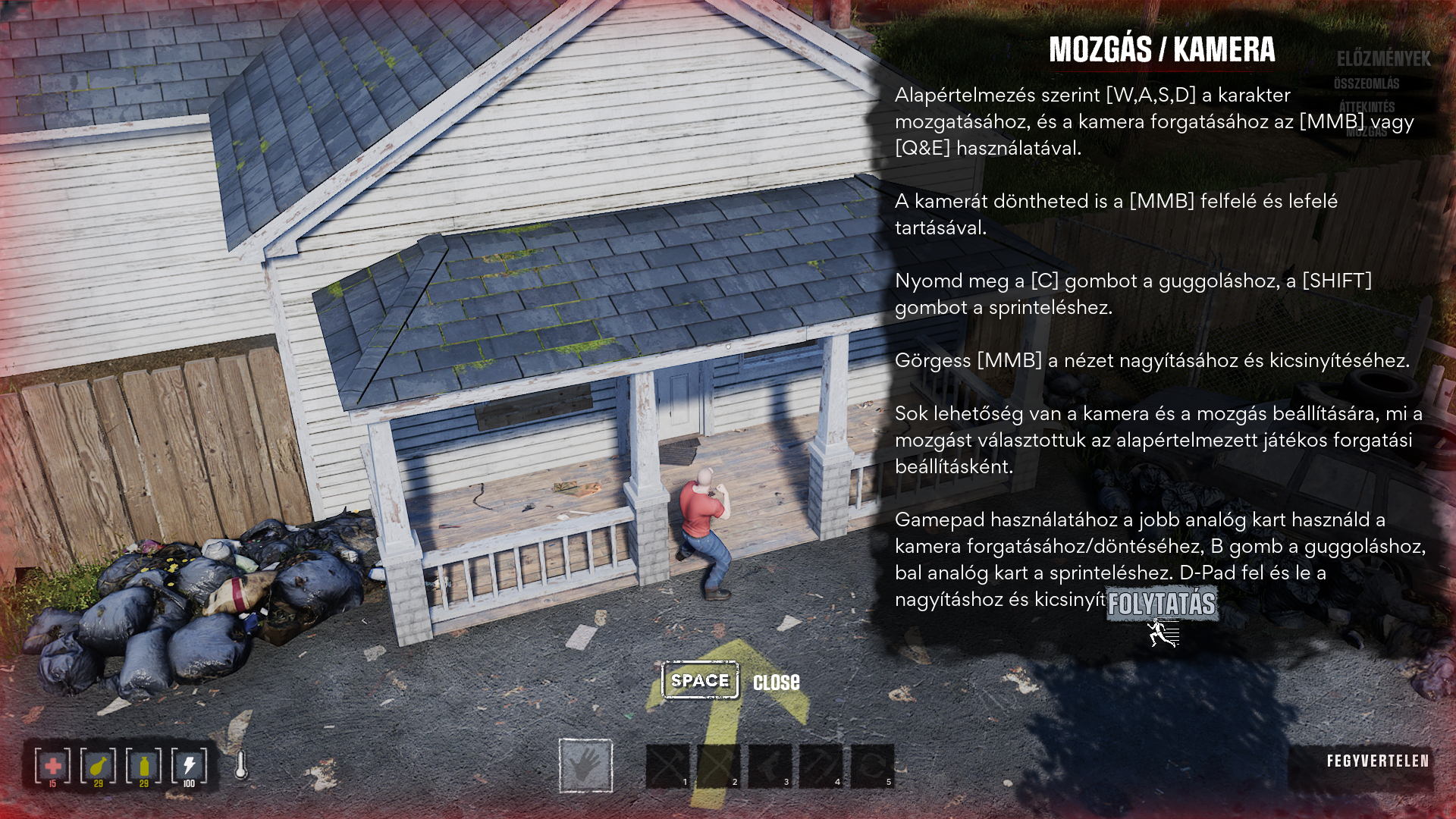The width and height of the screenshot is (1456, 819).
Task: Select the ÖSSZEOMLÁS tutorial entry
Action: (1367, 83)
